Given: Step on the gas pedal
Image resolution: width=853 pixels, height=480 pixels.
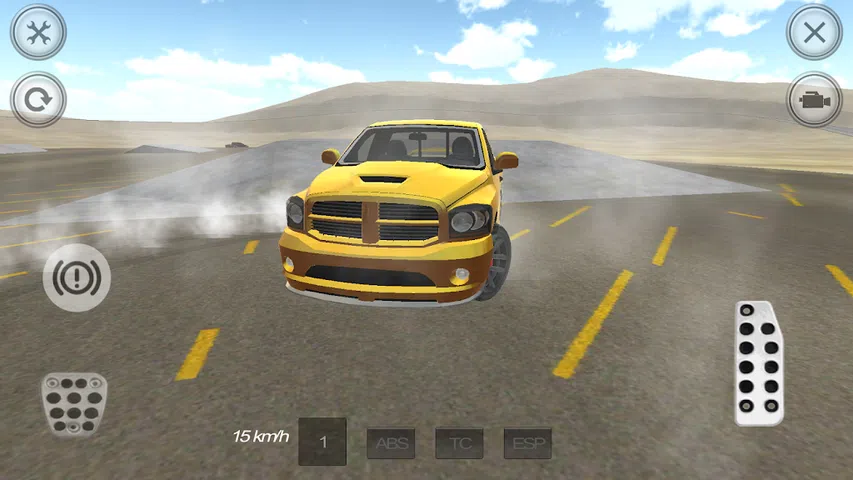Looking at the screenshot, I should point(759,362).
